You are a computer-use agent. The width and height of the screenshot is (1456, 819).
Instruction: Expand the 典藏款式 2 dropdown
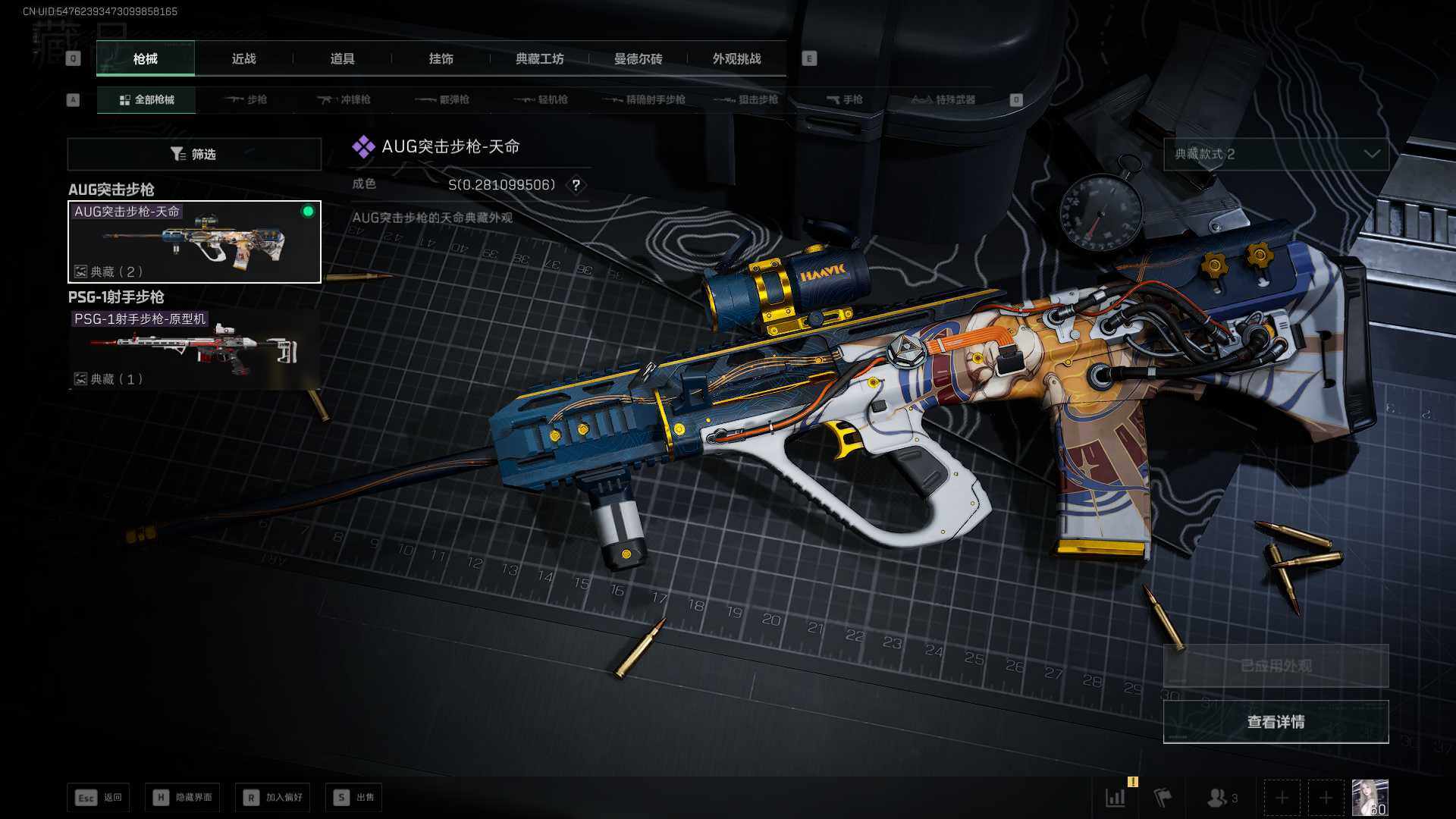(1276, 154)
